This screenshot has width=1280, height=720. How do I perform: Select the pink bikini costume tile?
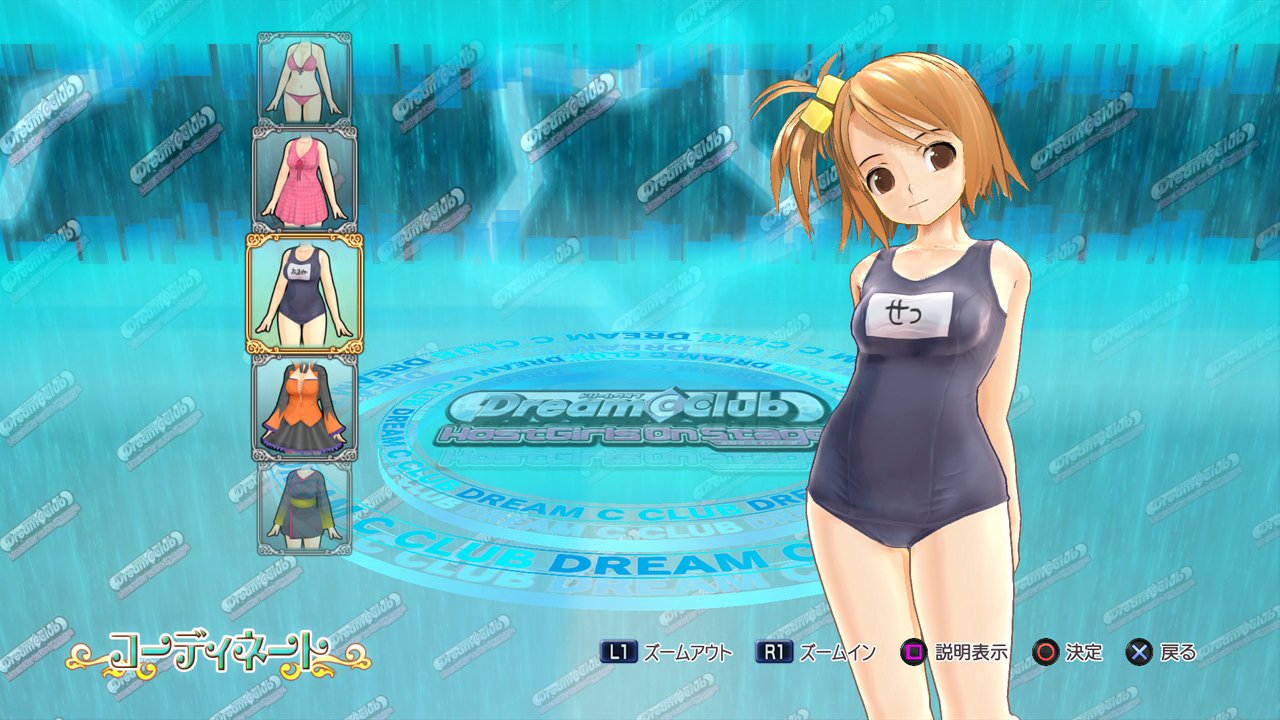(x=305, y=79)
